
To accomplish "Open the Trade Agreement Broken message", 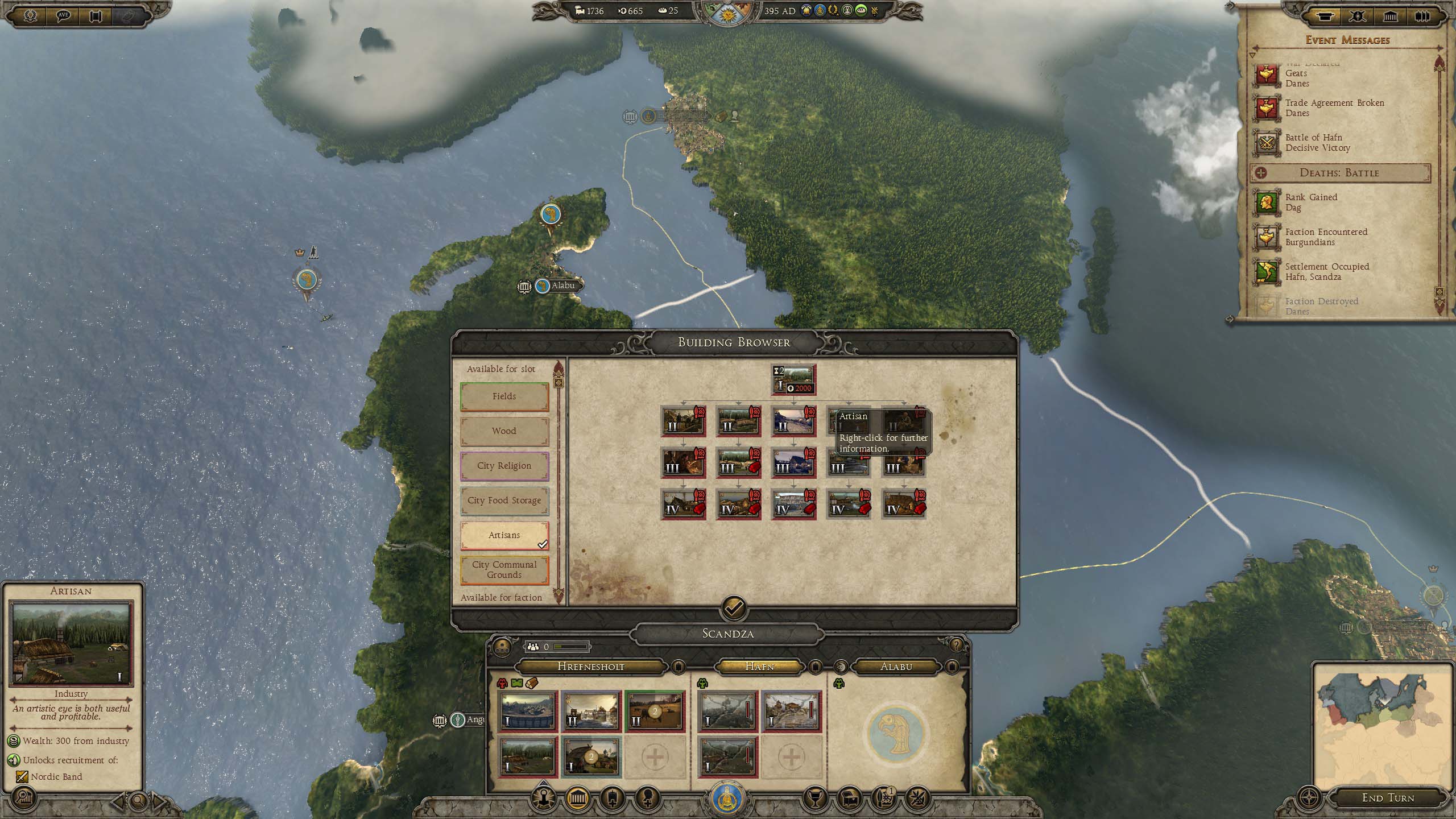I will (1334, 108).
